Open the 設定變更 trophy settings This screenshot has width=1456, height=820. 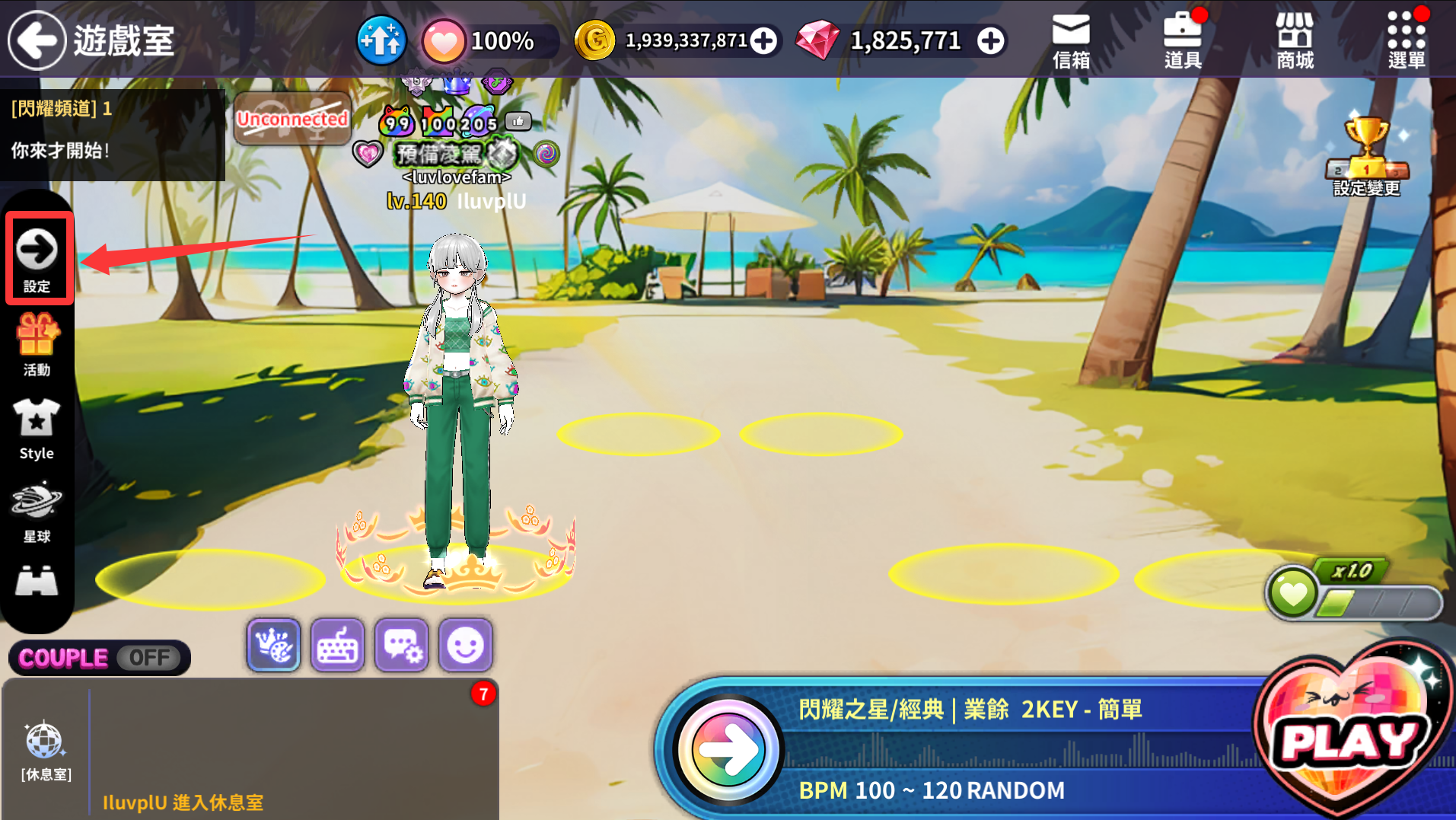[x=1366, y=156]
